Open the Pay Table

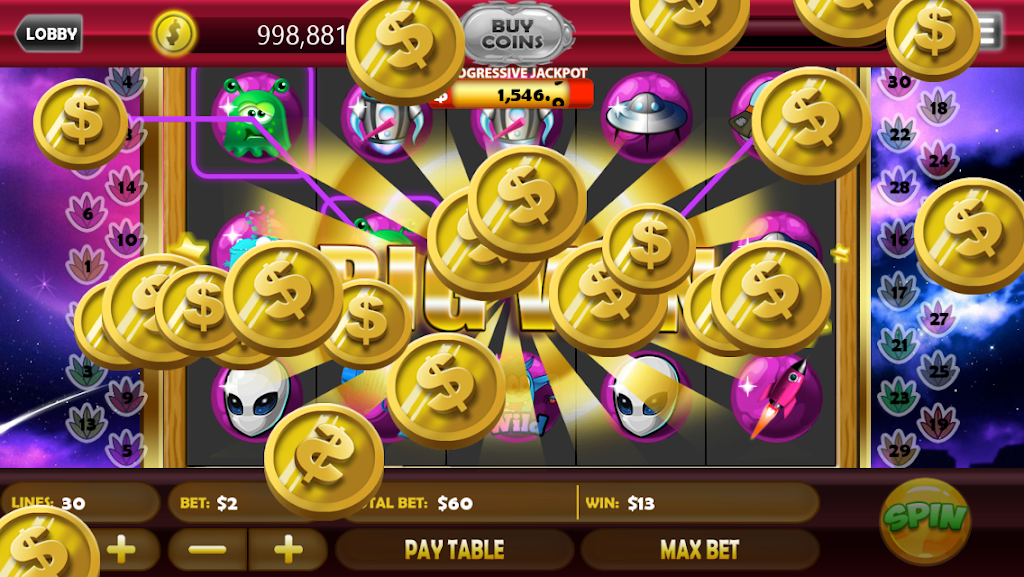pos(454,549)
